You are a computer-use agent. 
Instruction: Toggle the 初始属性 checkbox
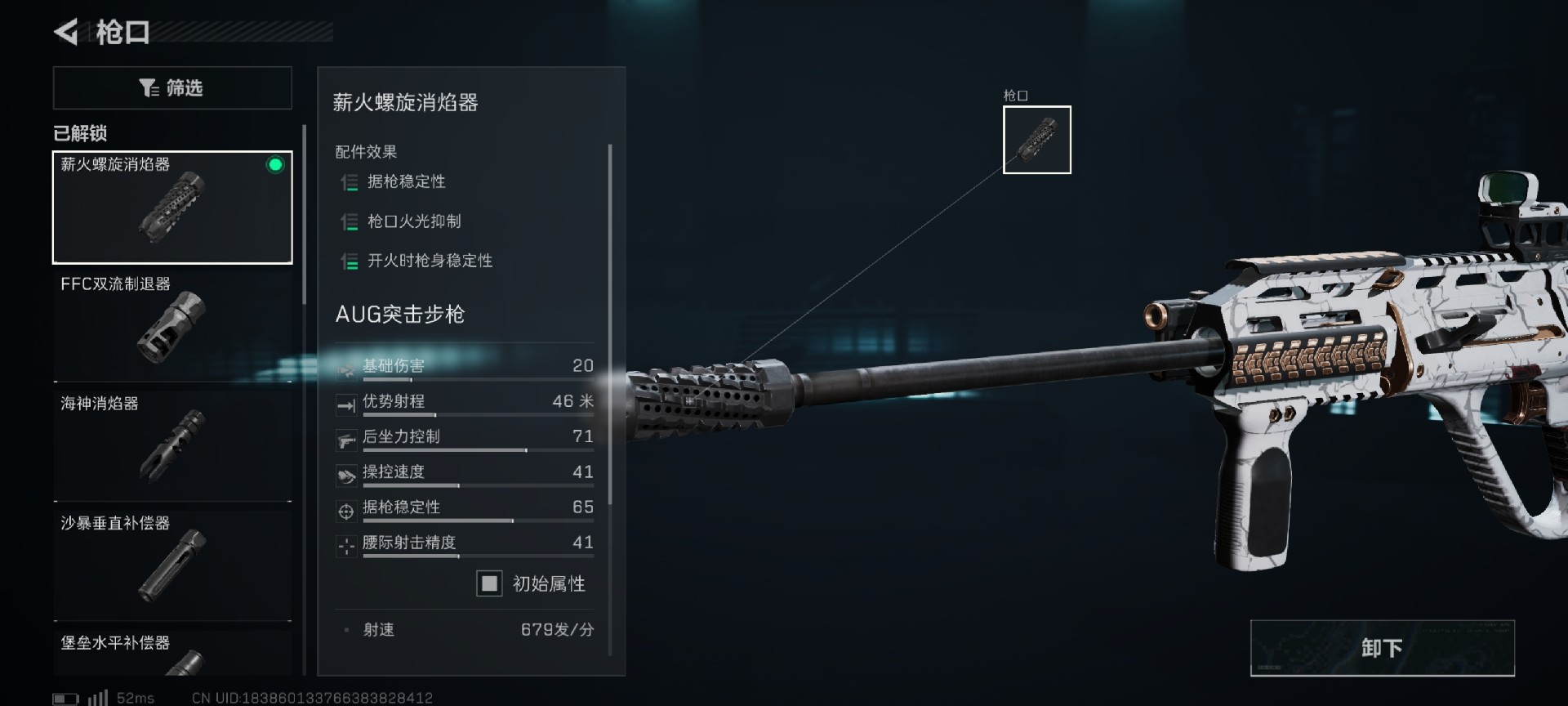click(488, 583)
